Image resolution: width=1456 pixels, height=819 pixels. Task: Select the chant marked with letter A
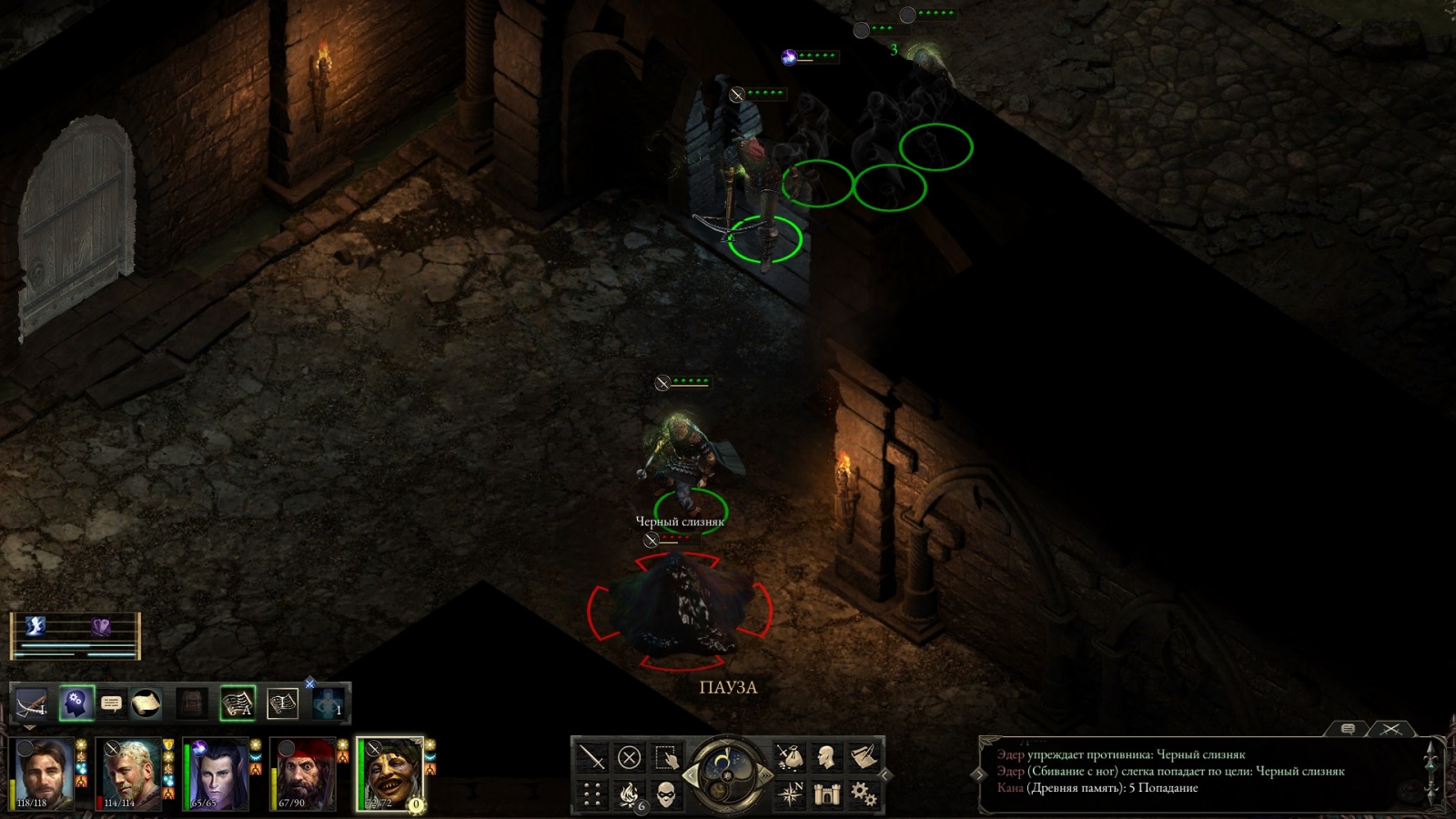point(238,703)
